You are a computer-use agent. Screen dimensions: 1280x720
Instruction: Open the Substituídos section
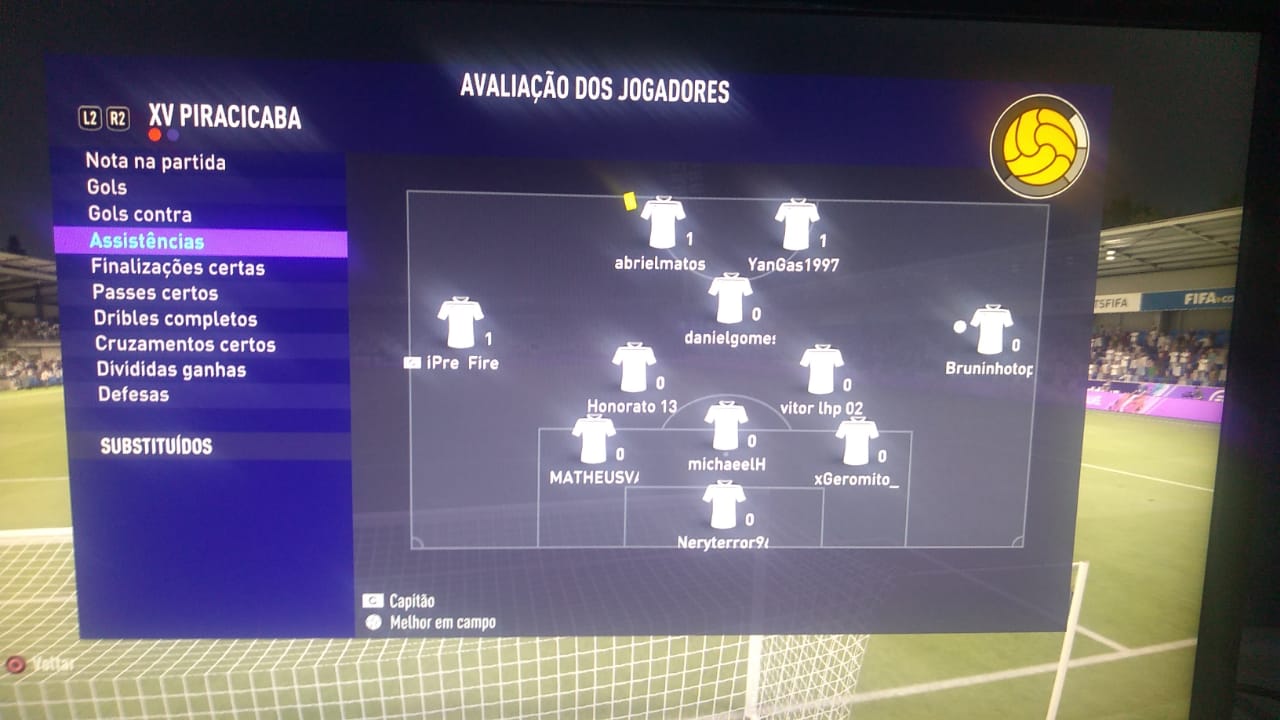(156, 446)
